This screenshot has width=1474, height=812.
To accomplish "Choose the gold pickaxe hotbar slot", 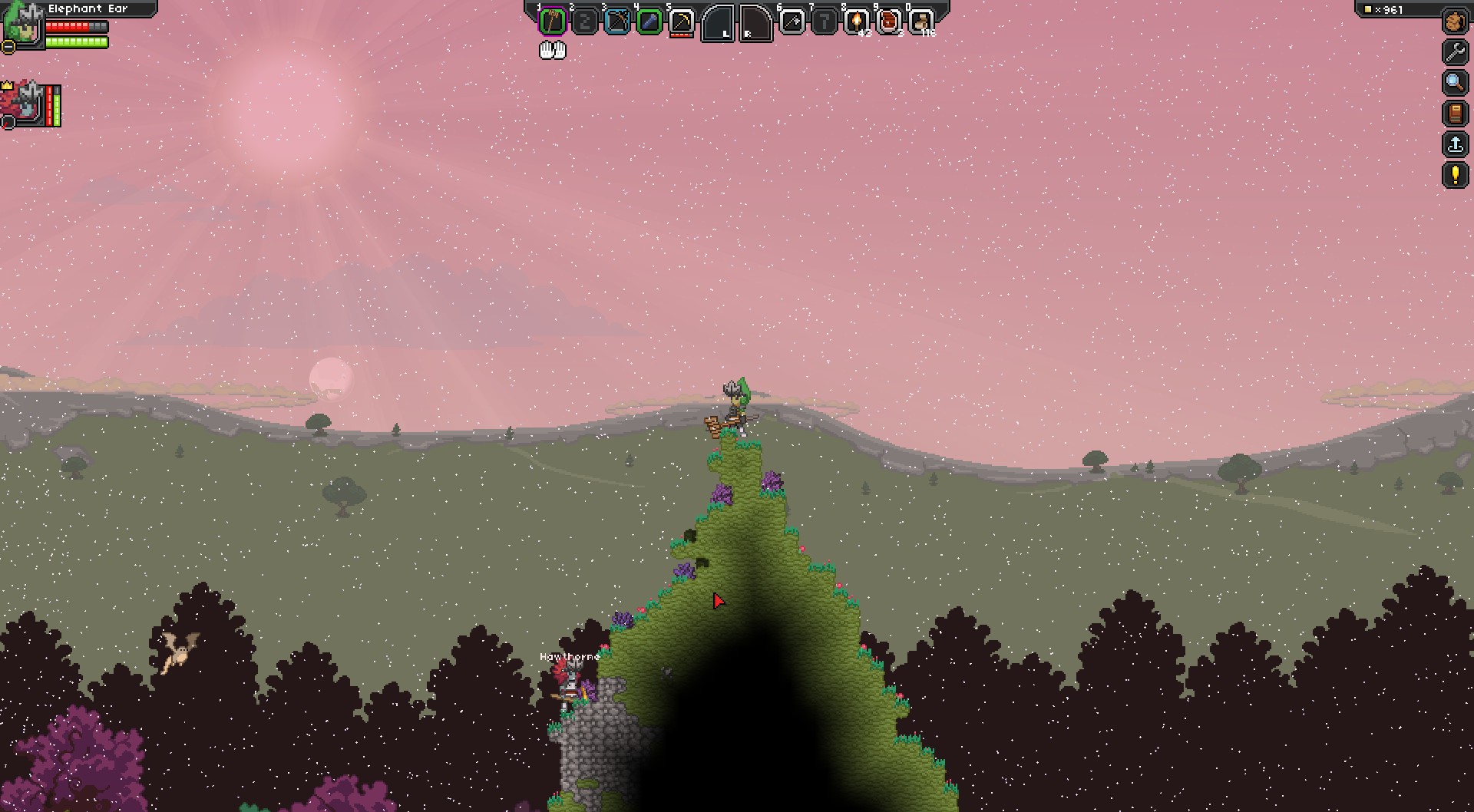I will (681, 22).
